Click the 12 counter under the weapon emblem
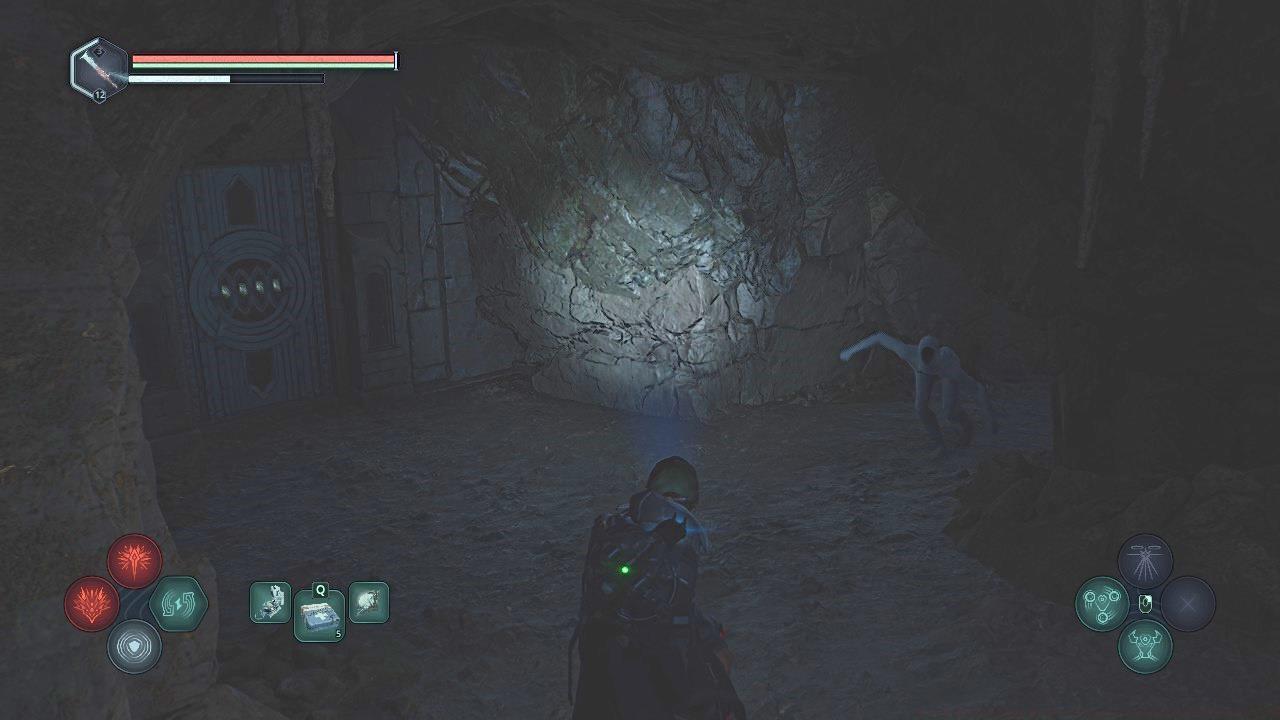 pos(99,95)
